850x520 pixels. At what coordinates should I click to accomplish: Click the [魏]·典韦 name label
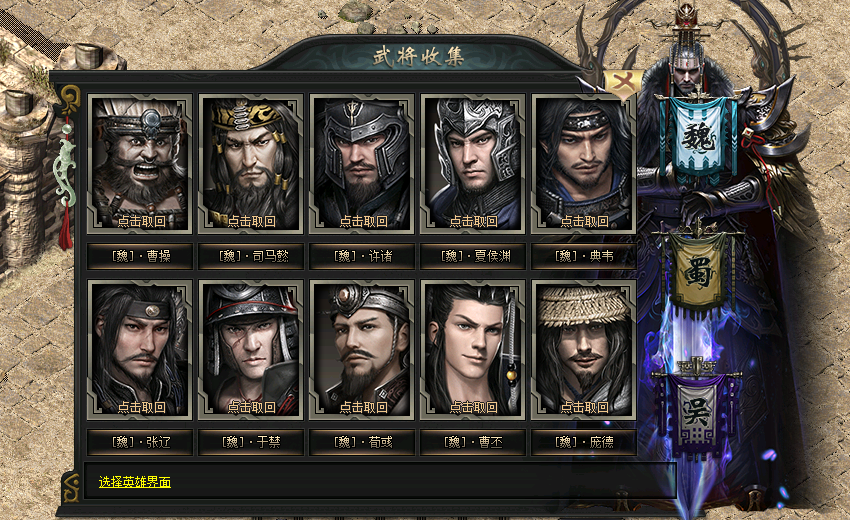click(x=584, y=256)
